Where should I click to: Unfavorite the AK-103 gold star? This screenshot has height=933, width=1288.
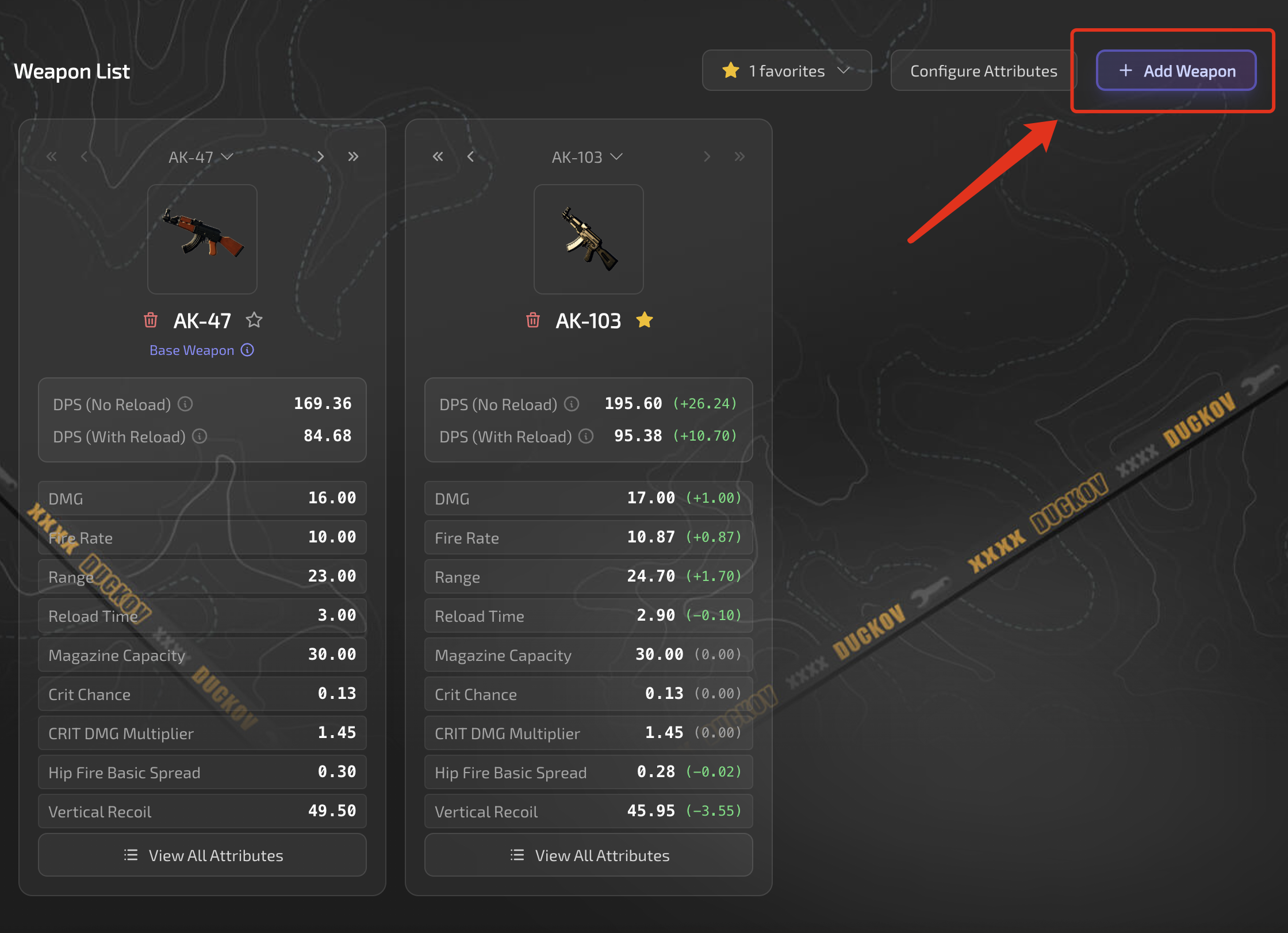click(645, 320)
